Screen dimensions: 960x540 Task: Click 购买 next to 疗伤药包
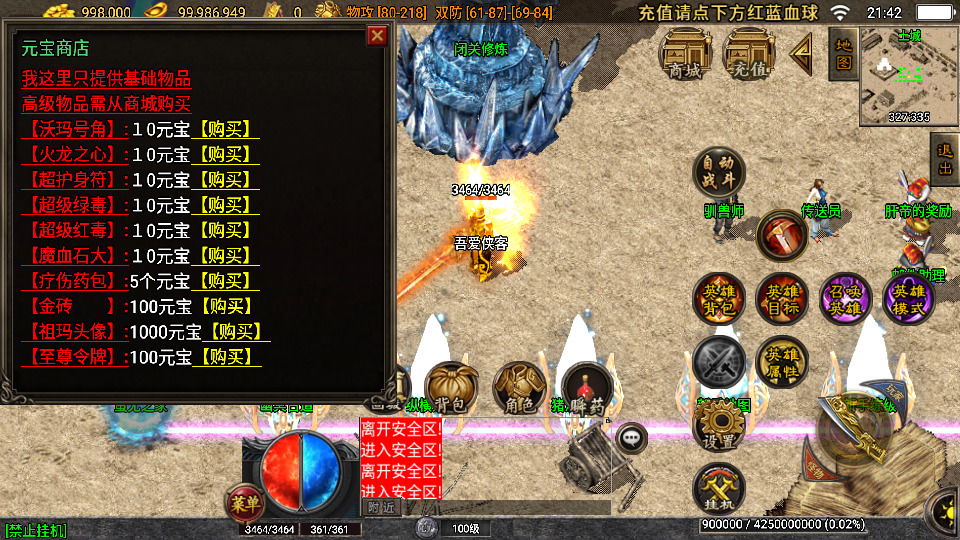coord(225,281)
